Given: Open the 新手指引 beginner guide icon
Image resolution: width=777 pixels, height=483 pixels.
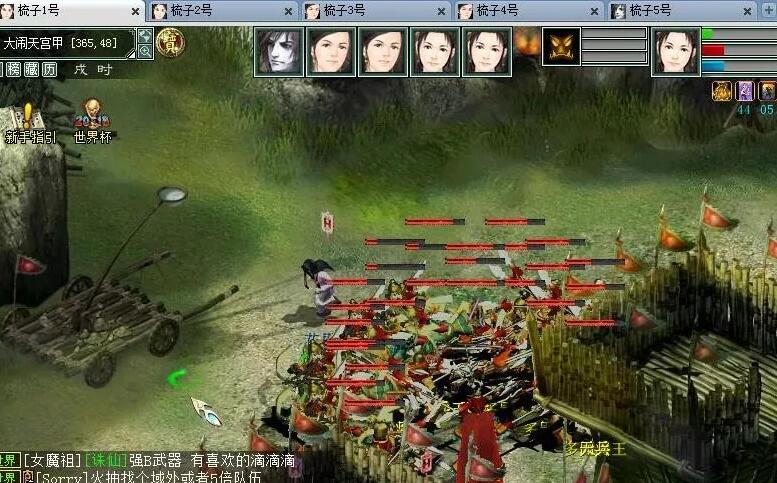Looking at the screenshot, I should pos(30,120).
